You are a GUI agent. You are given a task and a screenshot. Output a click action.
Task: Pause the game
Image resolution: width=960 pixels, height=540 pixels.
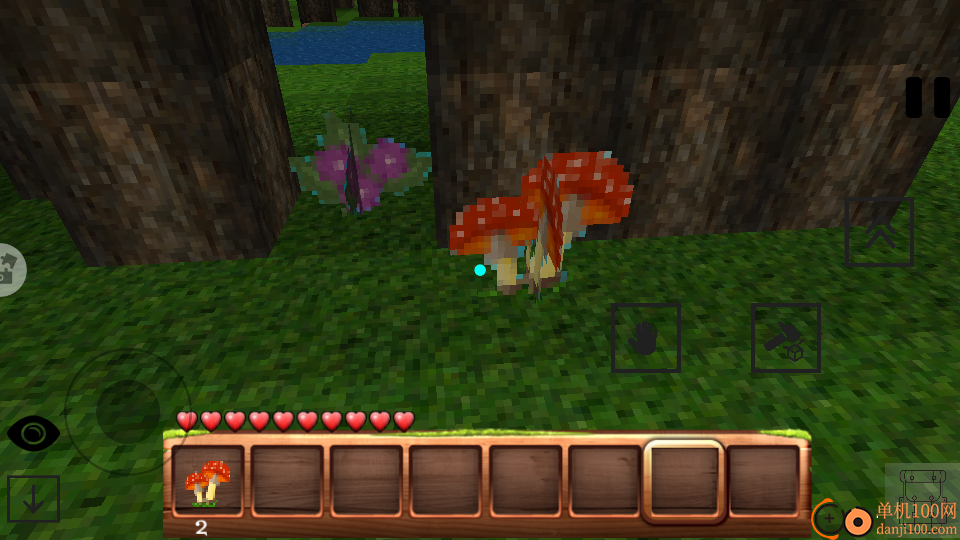click(927, 98)
